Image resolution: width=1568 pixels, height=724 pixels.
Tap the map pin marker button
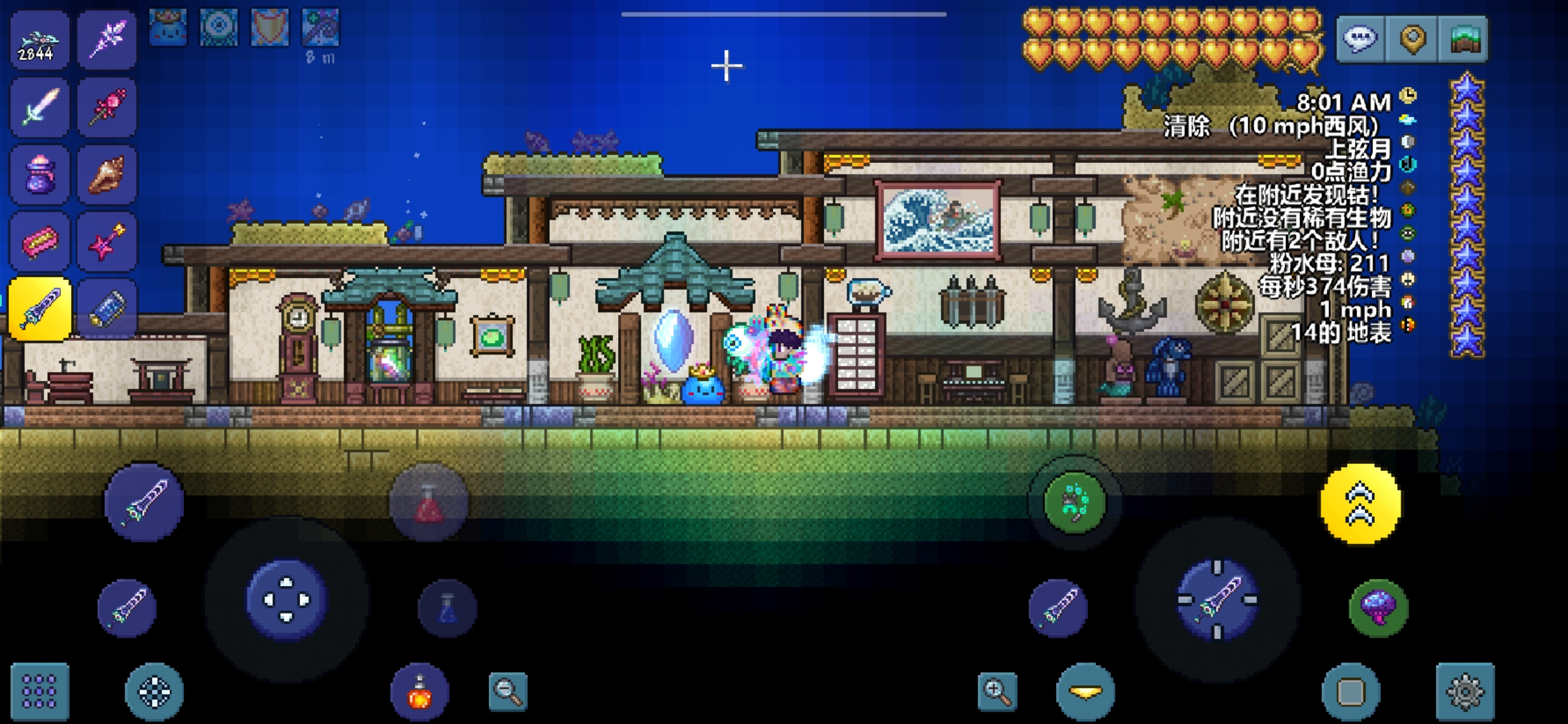point(1413,38)
